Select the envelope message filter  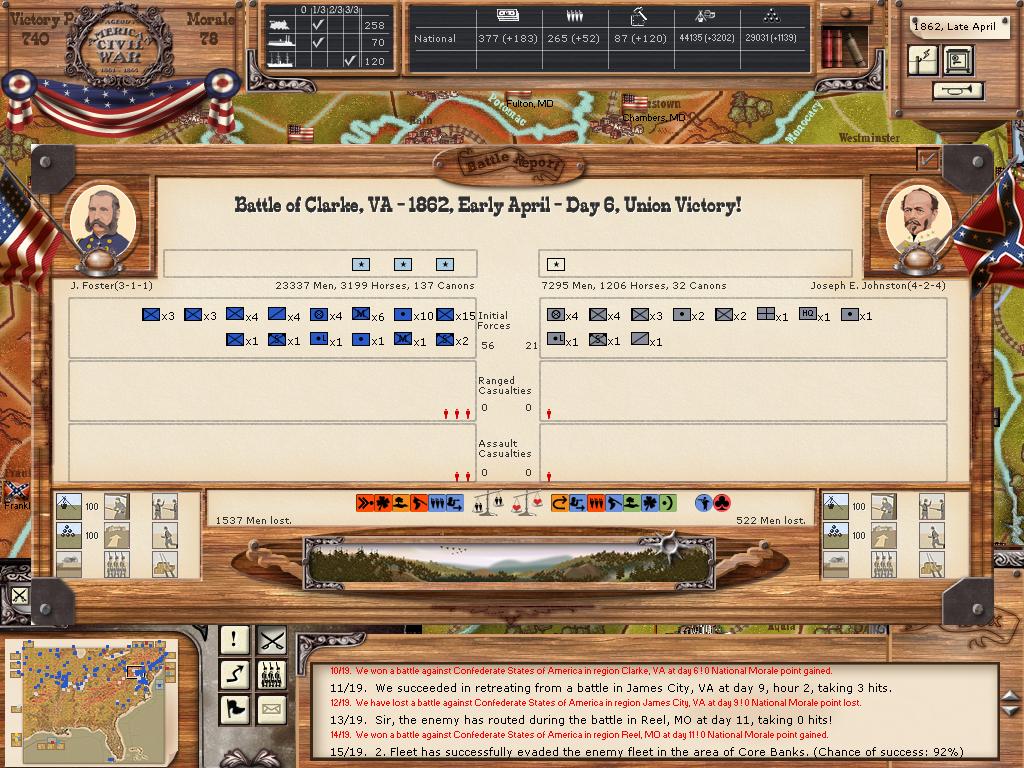pos(271,710)
